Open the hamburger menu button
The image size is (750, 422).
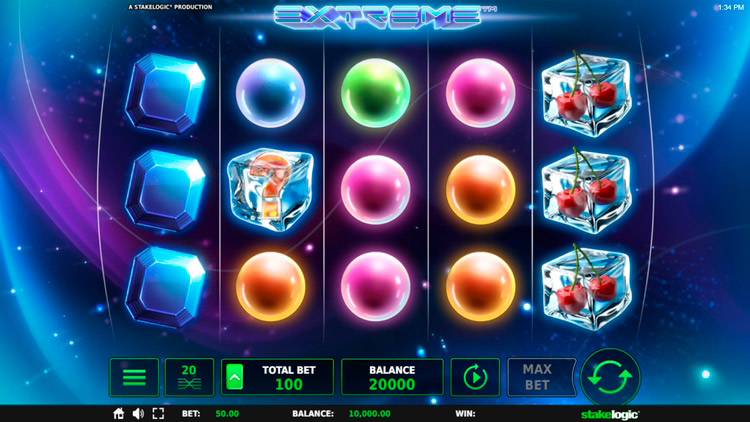[x=134, y=377]
